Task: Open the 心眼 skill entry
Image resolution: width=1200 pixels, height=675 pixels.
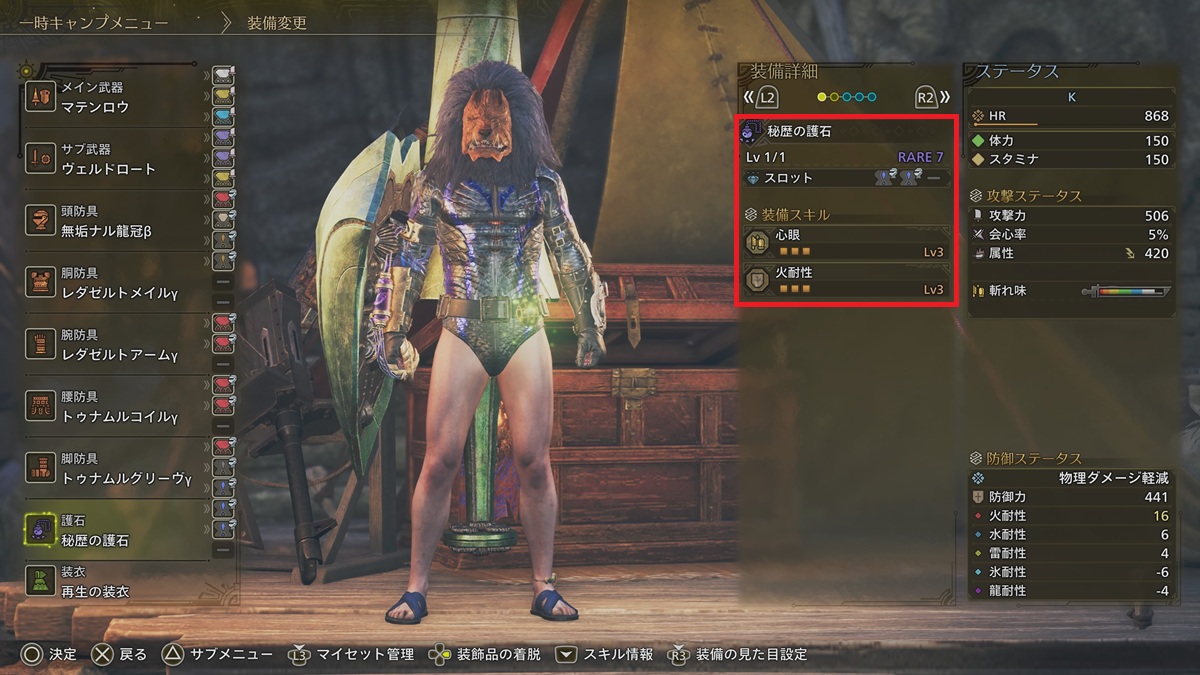Action: coord(846,243)
